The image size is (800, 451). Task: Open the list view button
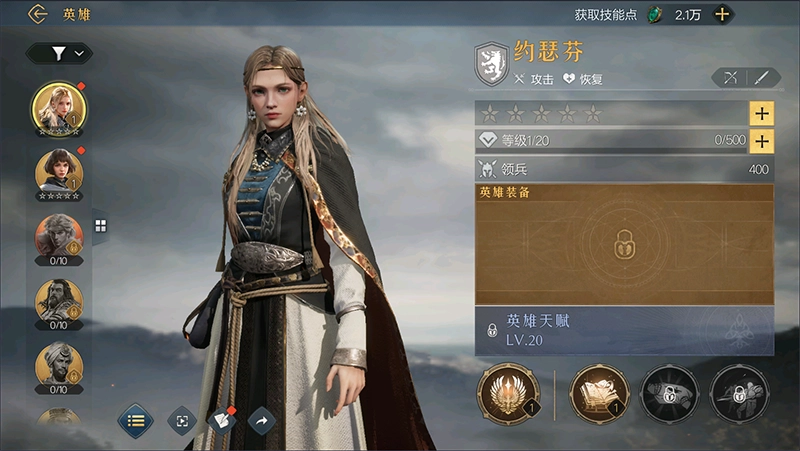click(135, 421)
